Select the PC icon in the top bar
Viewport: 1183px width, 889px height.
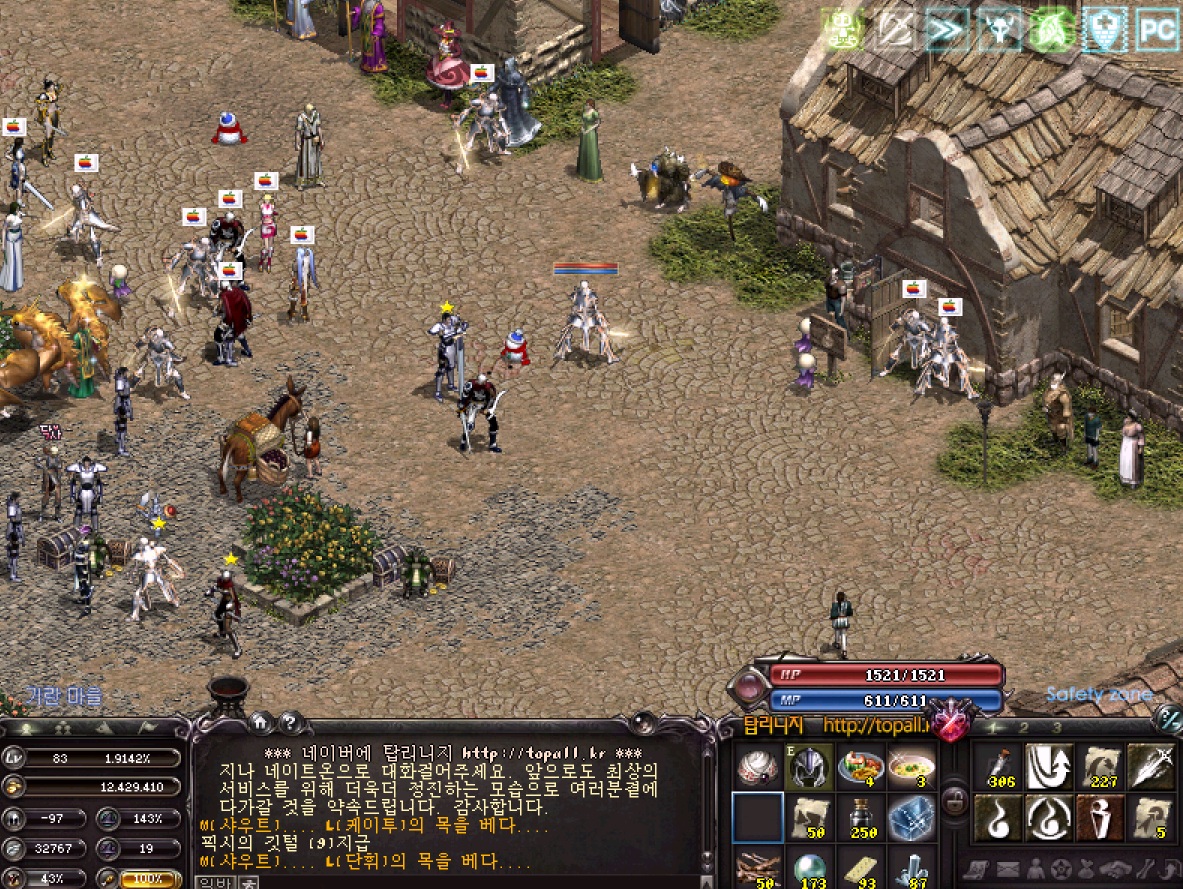coord(1157,29)
